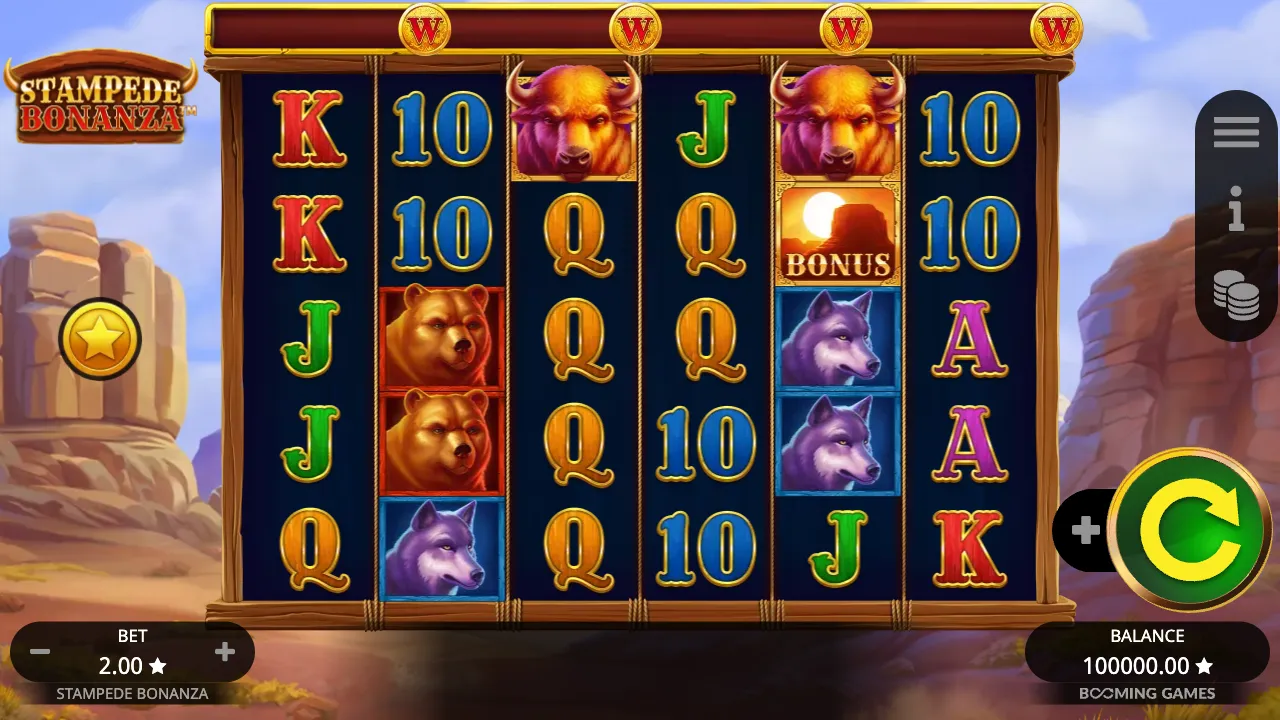Open the game info icon
Viewport: 1280px width, 720px height.
tap(1235, 208)
